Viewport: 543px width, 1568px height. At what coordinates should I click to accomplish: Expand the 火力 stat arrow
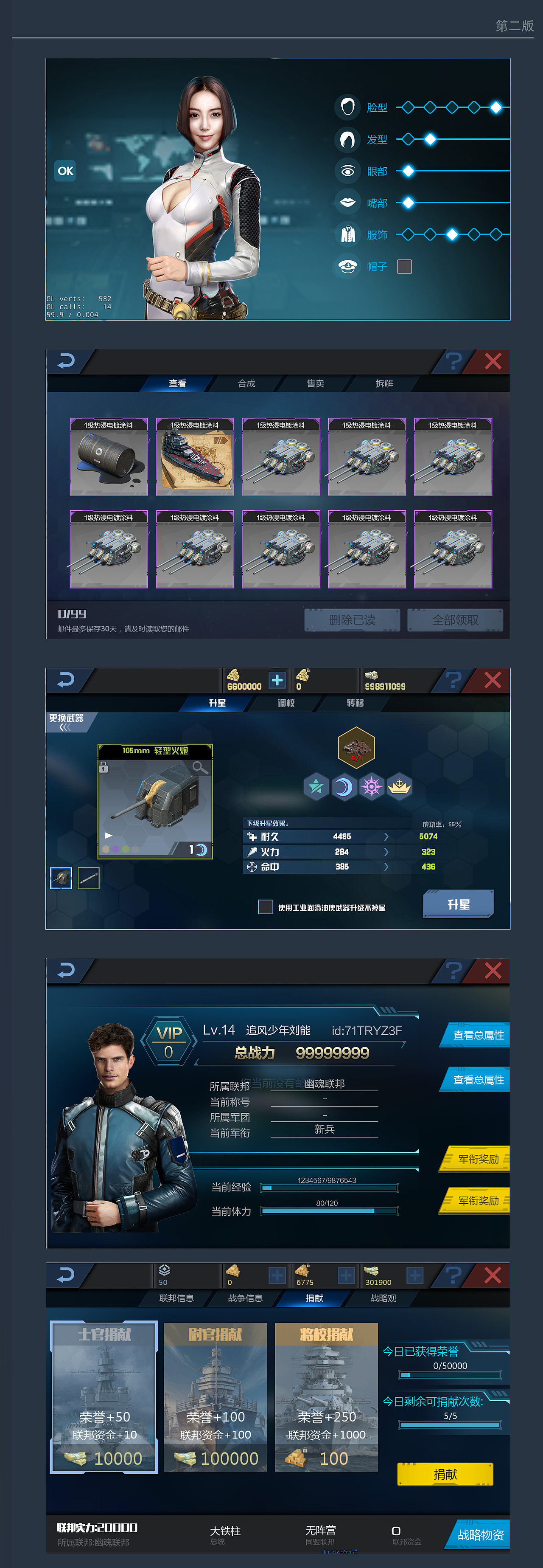pos(387,852)
